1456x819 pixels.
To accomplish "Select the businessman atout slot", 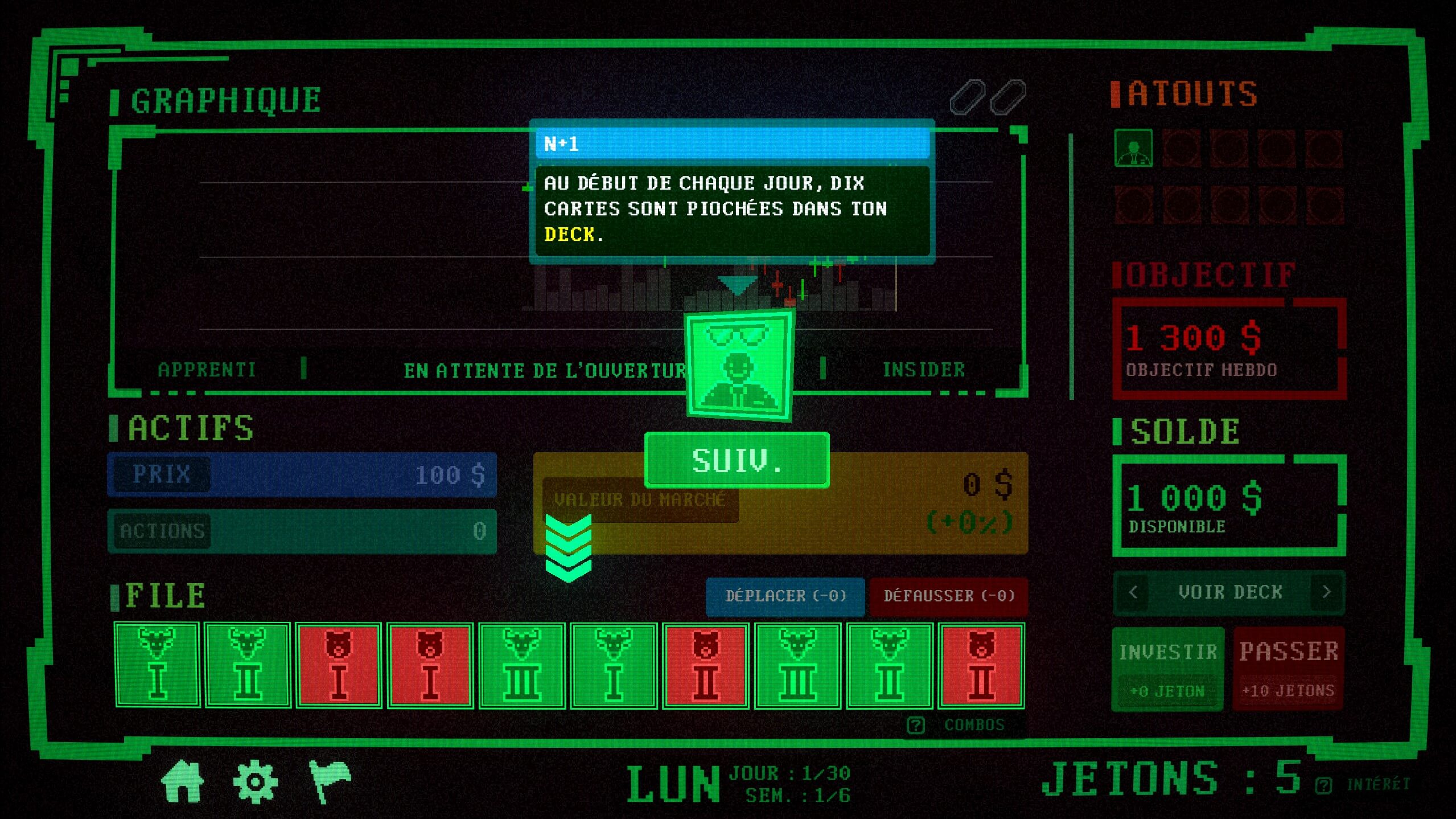I will pos(1133,148).
